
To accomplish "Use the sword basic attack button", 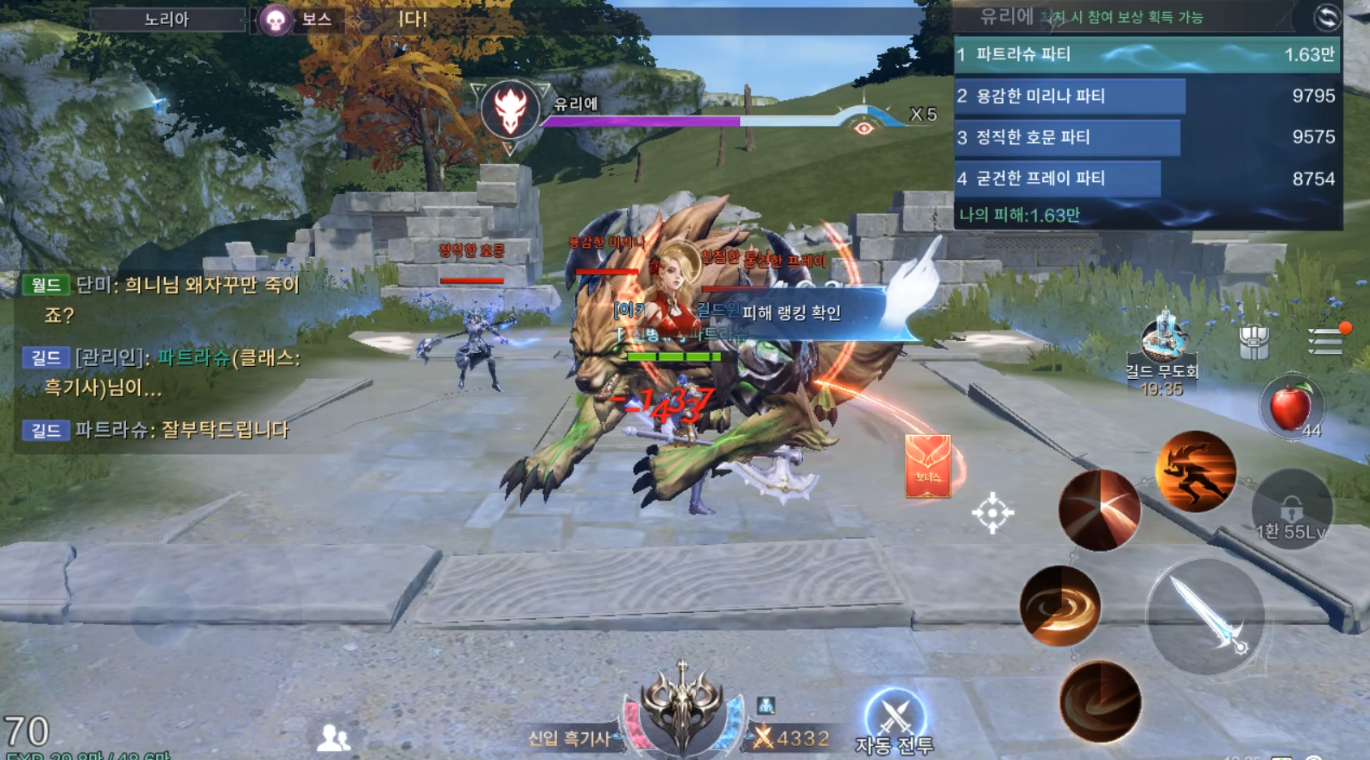I will 1205,617.
